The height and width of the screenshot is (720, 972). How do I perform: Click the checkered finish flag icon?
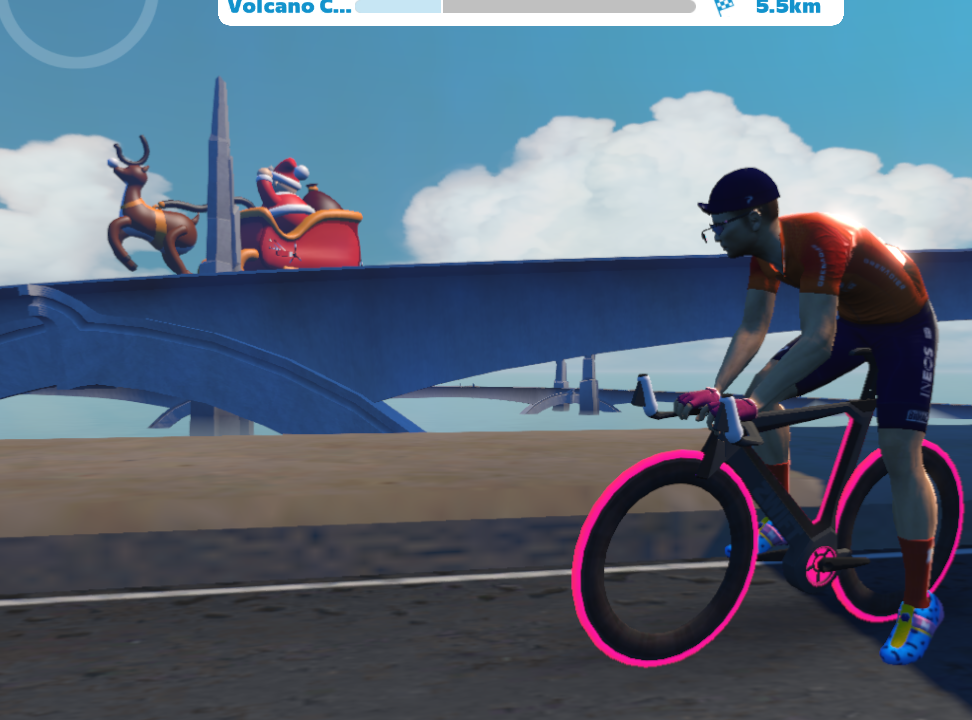click(x=724, y=8)
